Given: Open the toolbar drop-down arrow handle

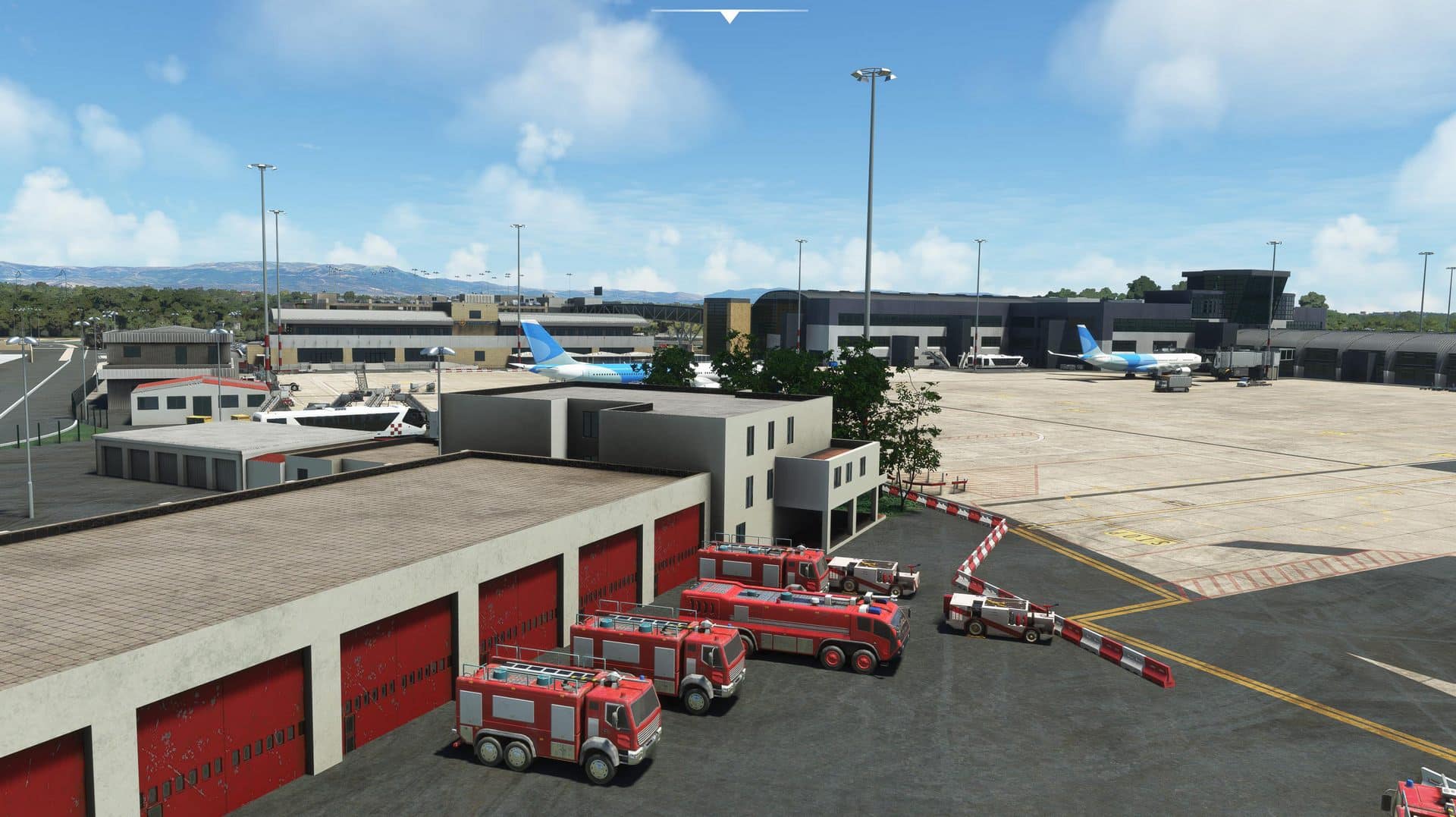Looking at the screenshot, I should 729,16.
